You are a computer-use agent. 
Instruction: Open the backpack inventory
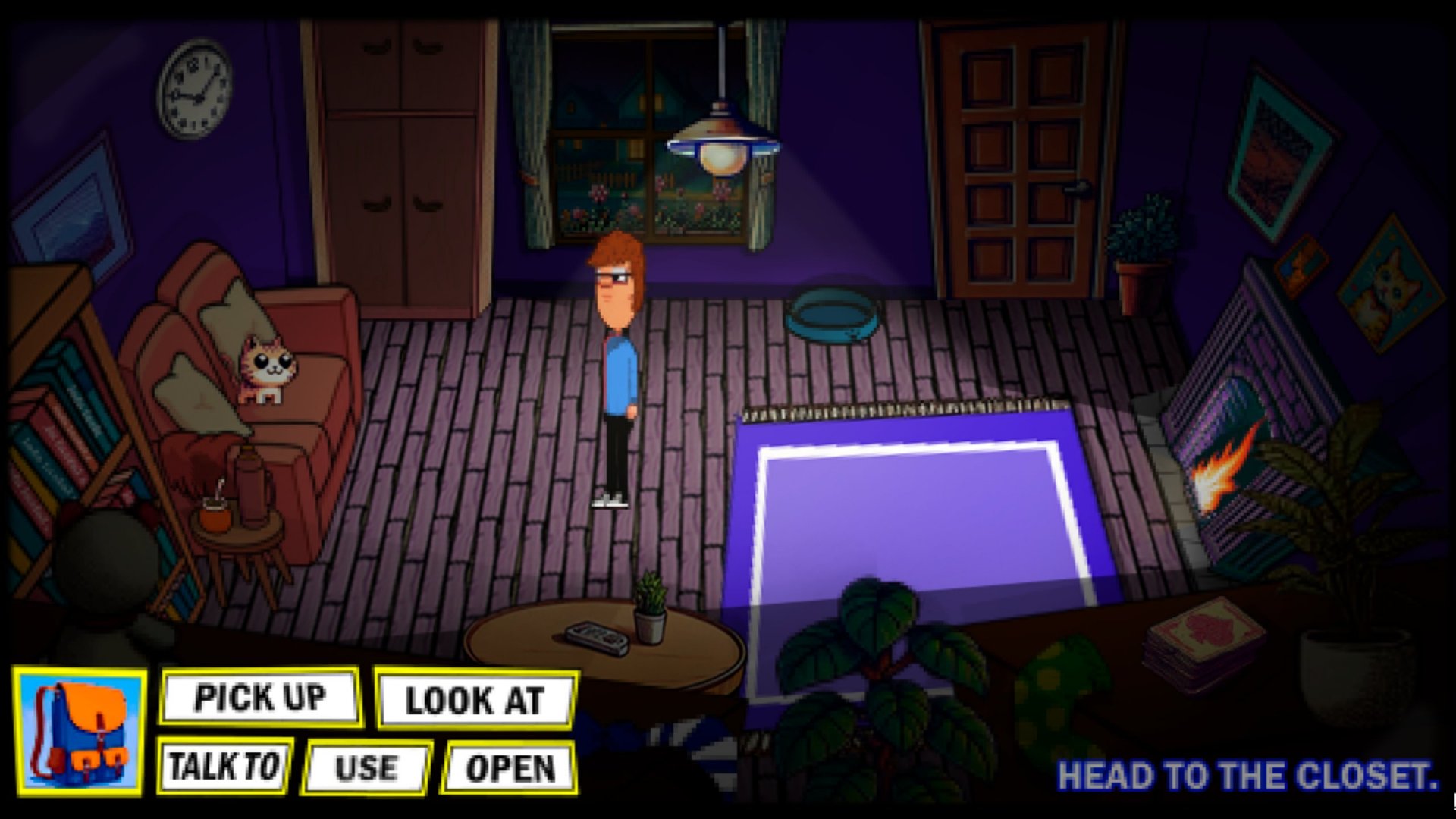(x=80, y=733)
